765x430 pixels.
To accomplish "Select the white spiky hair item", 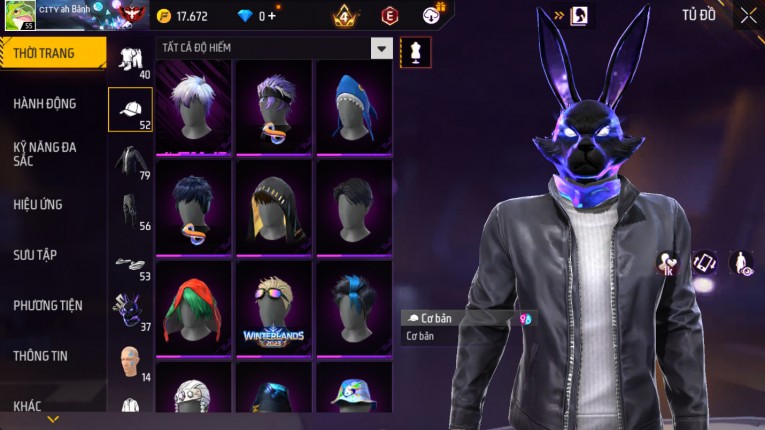I will (x=193, y=106).
